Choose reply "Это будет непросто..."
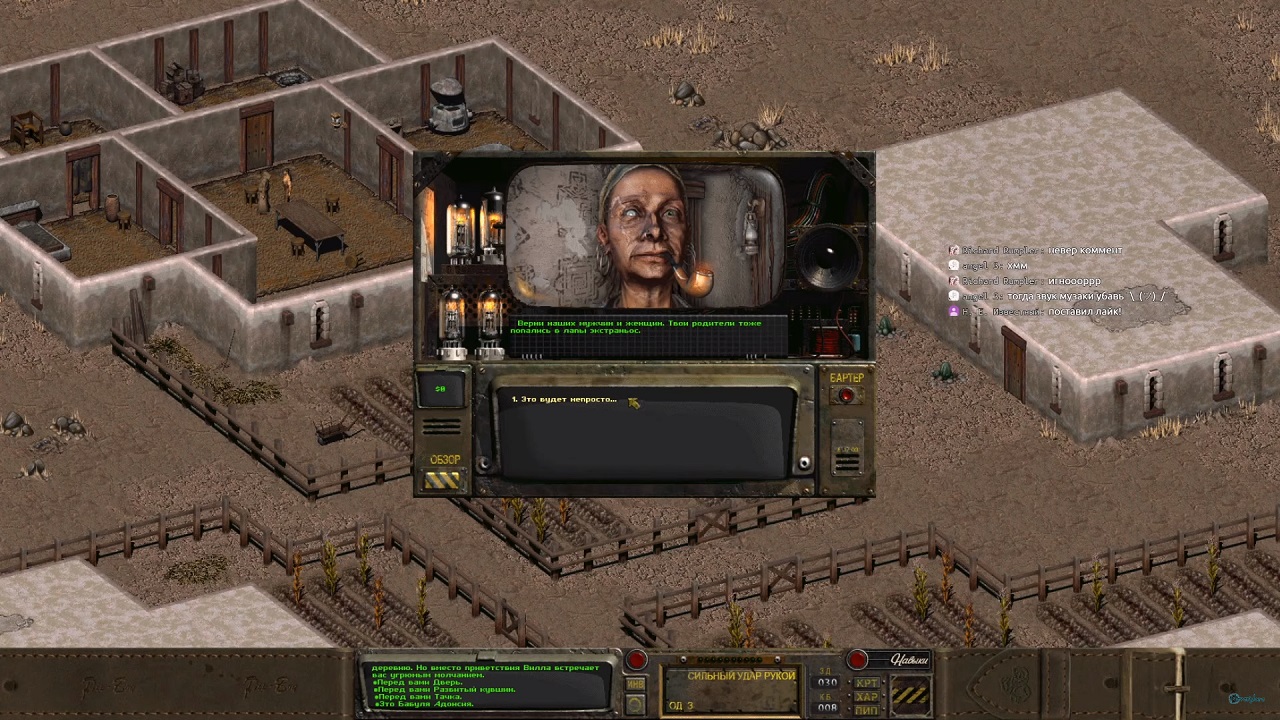 [565, 400]
